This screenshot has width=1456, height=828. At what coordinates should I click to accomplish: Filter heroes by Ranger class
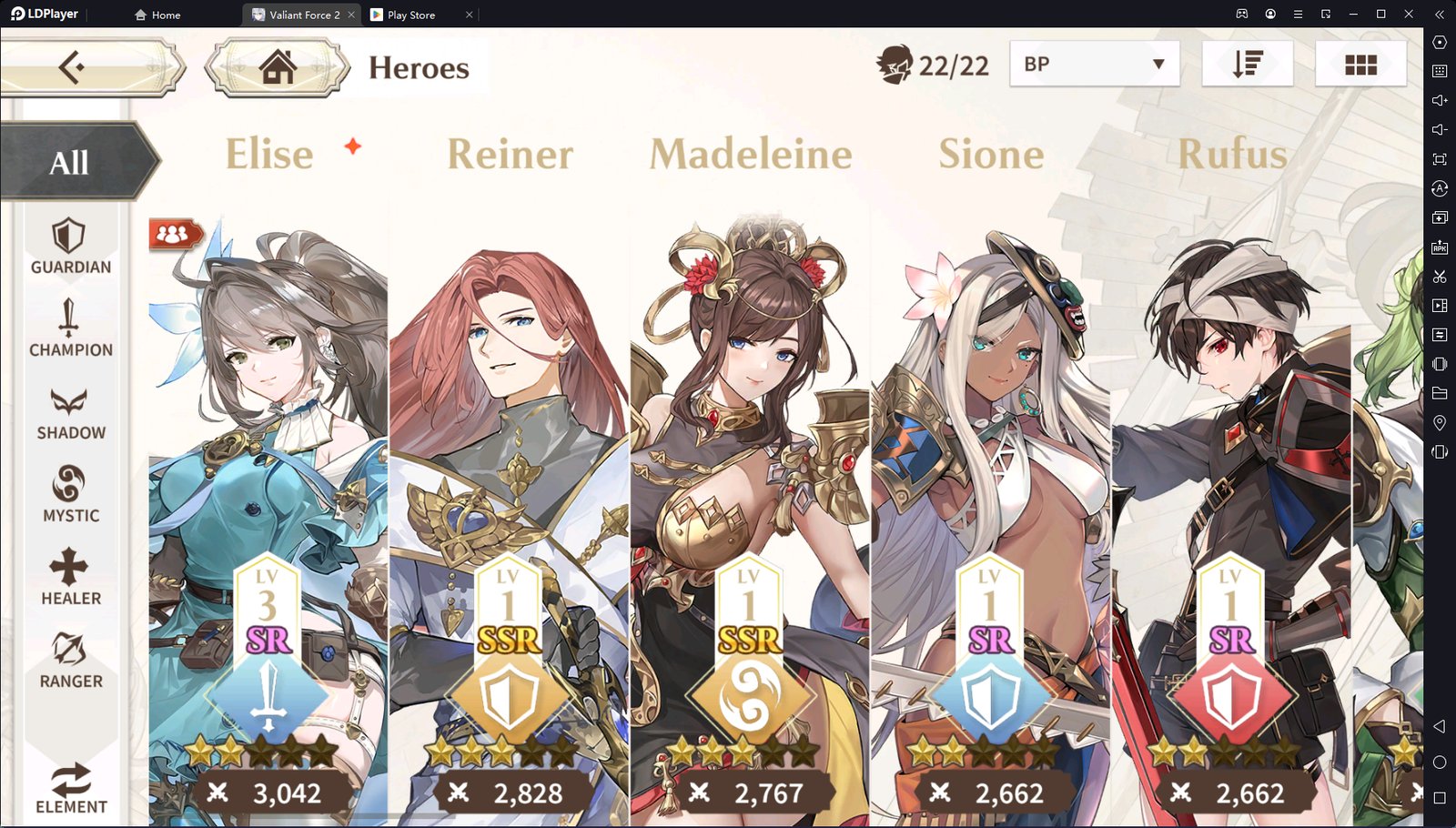pos(70,661)
